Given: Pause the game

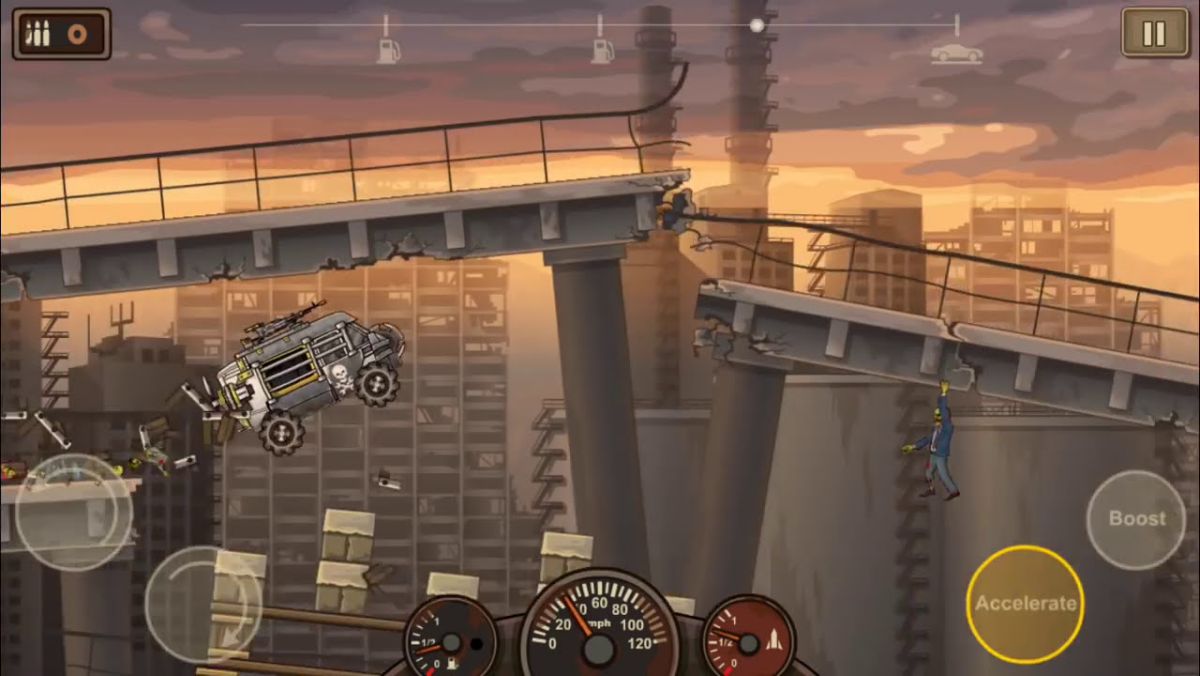Looking at the screenshot, I should click(1154, 33).
